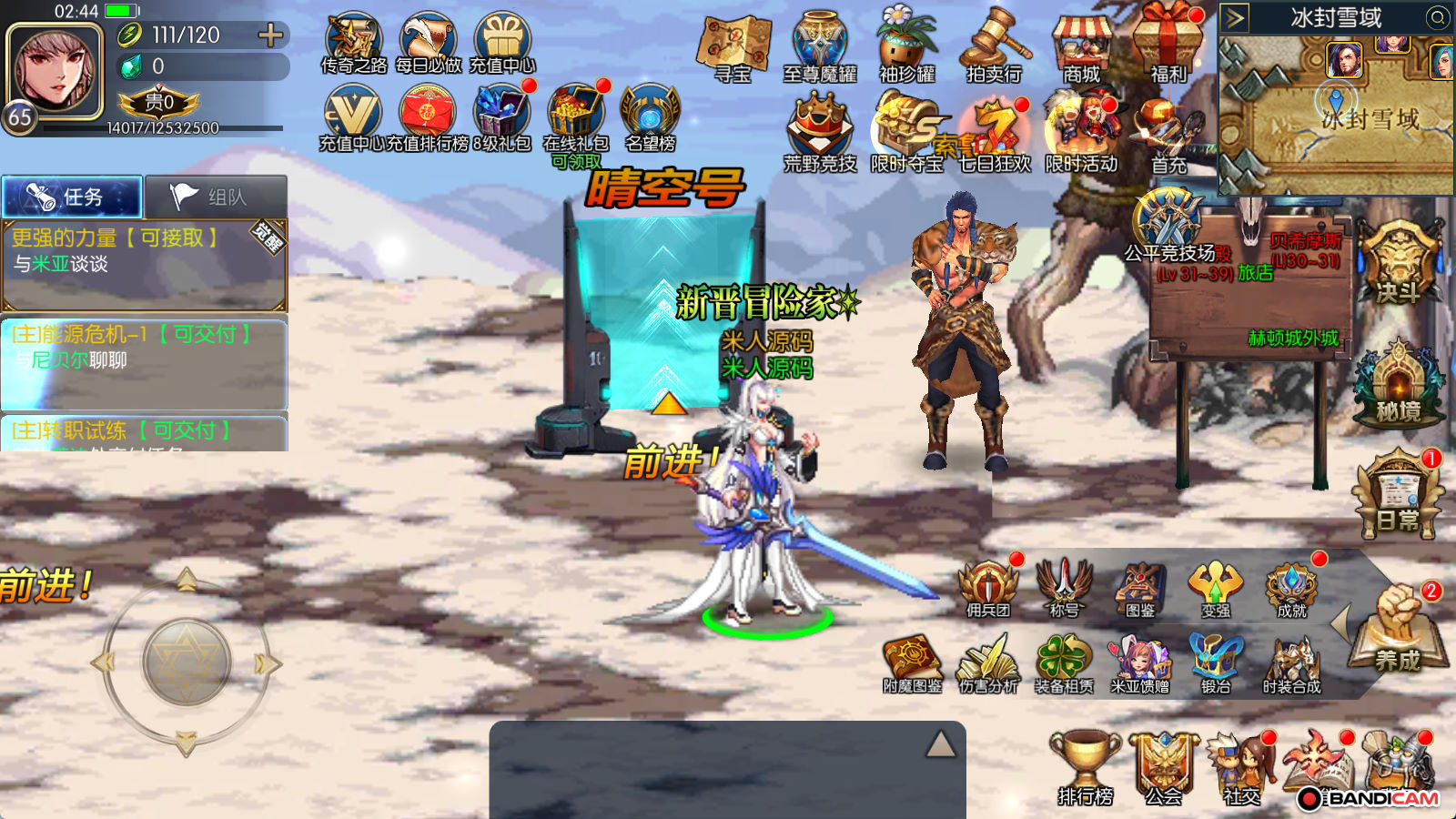The image size is (1456, 819).
Task: Switch to the 组队 team tab
Action: click(x=217, y=197)
